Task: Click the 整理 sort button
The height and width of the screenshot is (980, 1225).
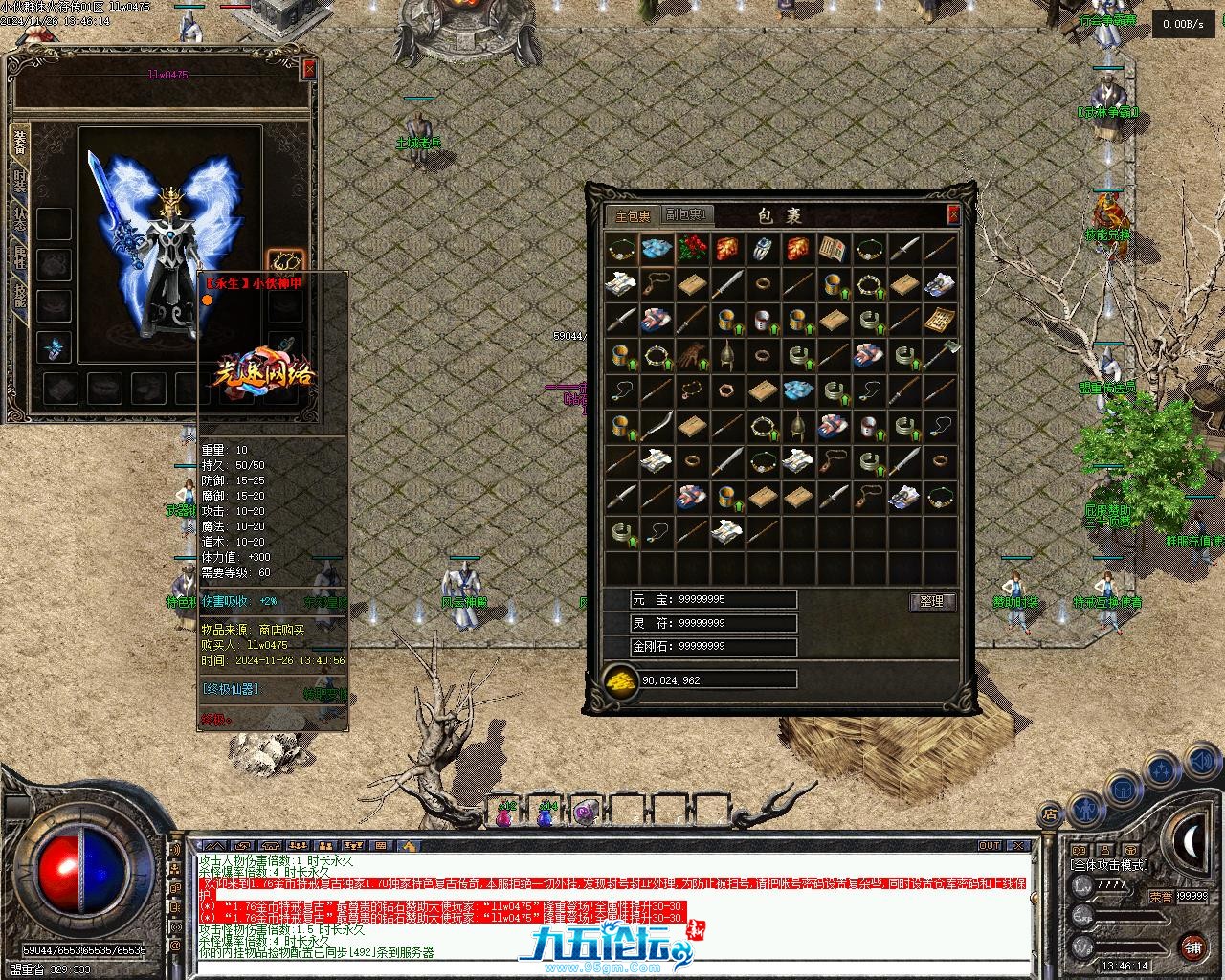Action: pyautogui.click(x=932, y=601)
